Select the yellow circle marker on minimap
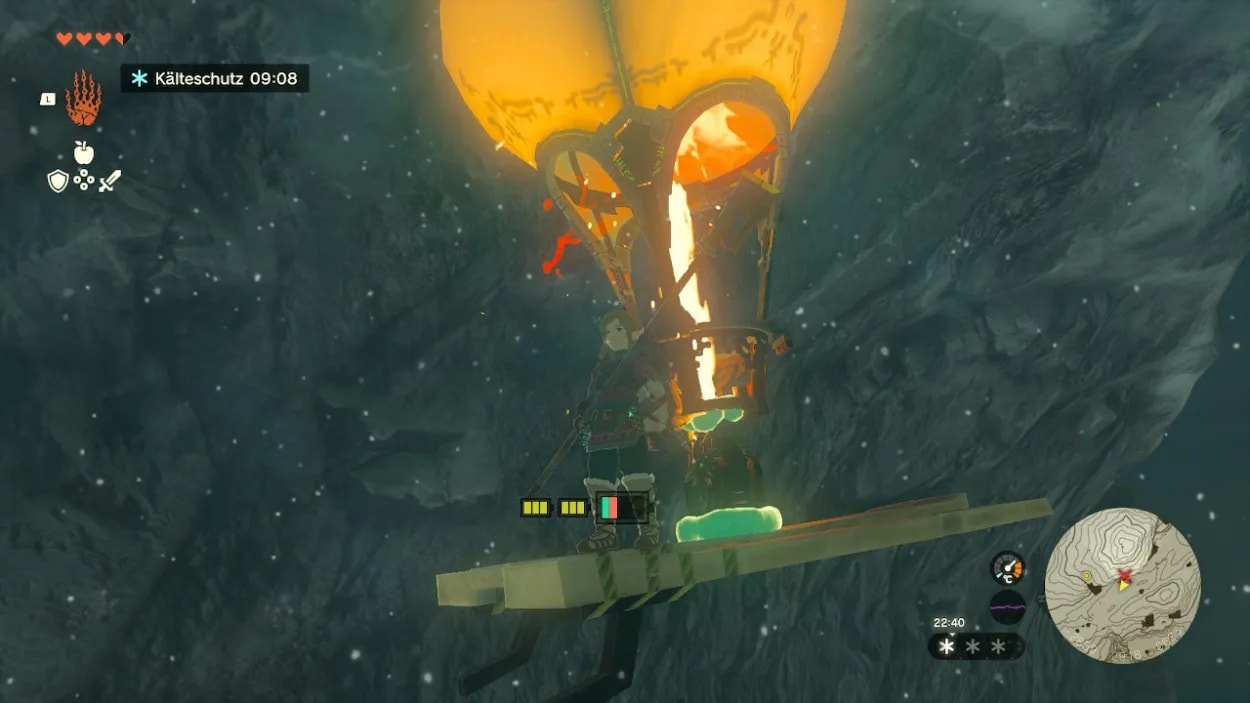1250x703 pixels. point(1085,577)
